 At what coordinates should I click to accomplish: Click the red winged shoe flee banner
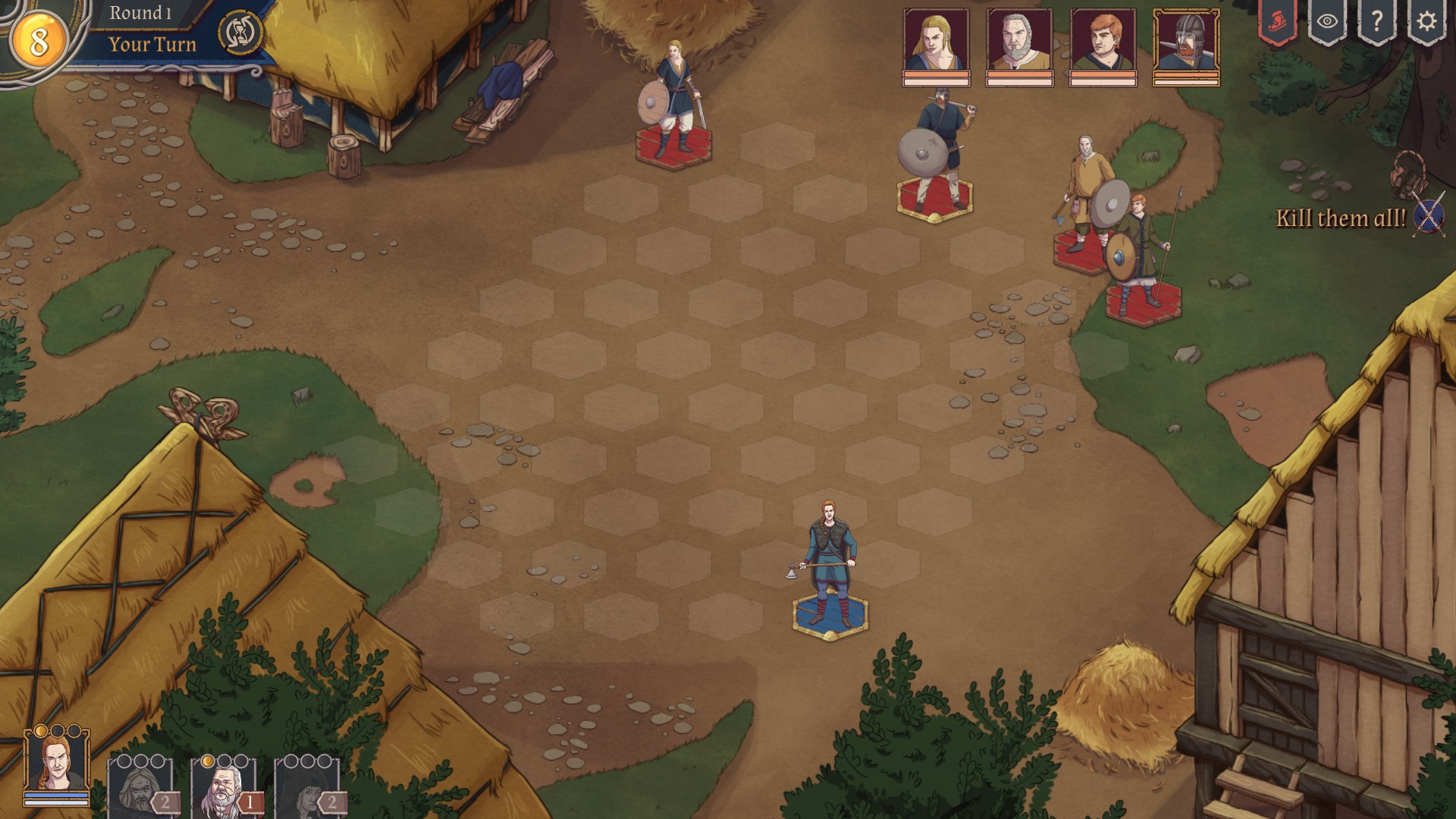click(x=1278, y=22)
